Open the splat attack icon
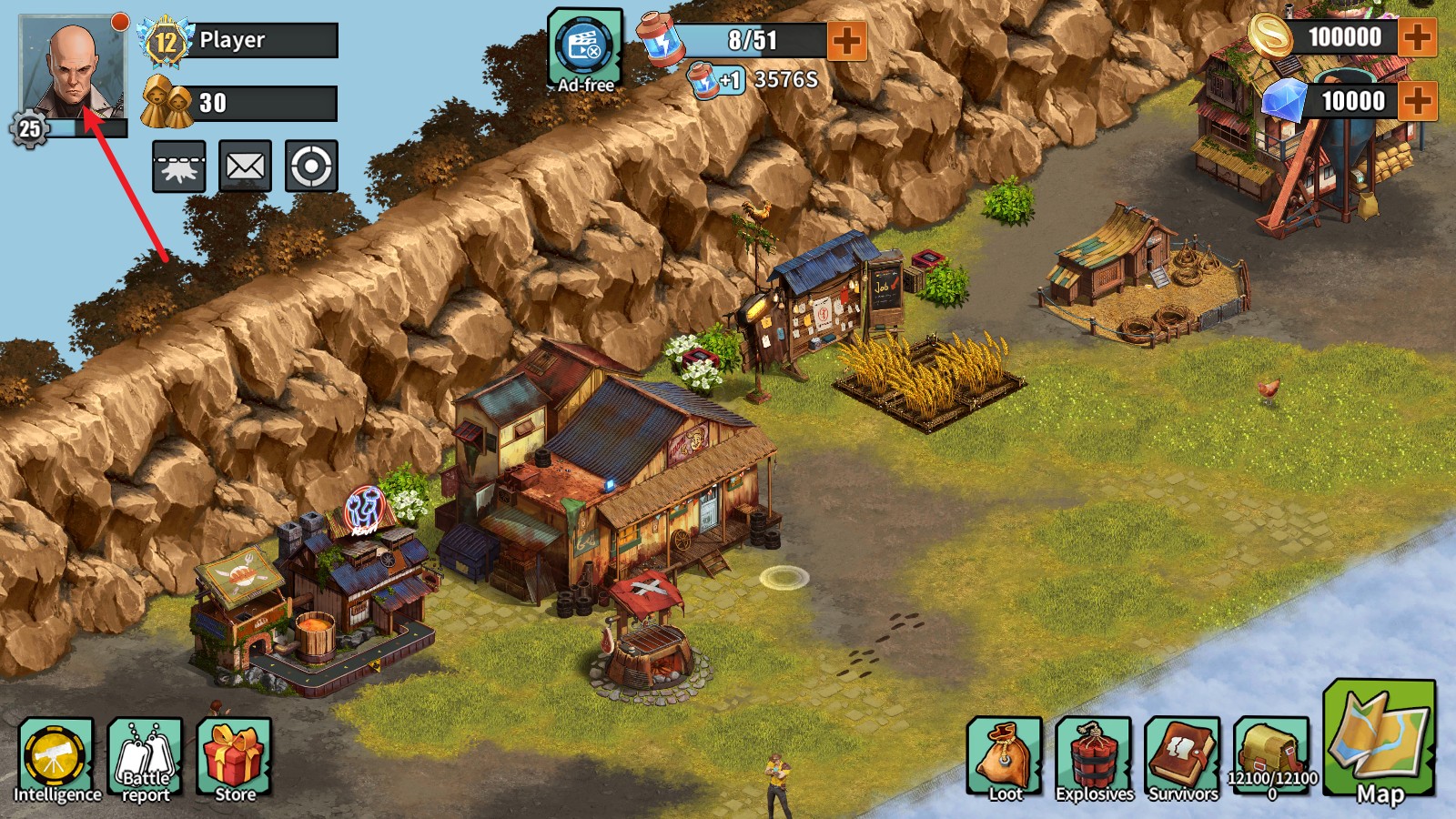This screenshot has width=1456, height=819. [179, 166]
